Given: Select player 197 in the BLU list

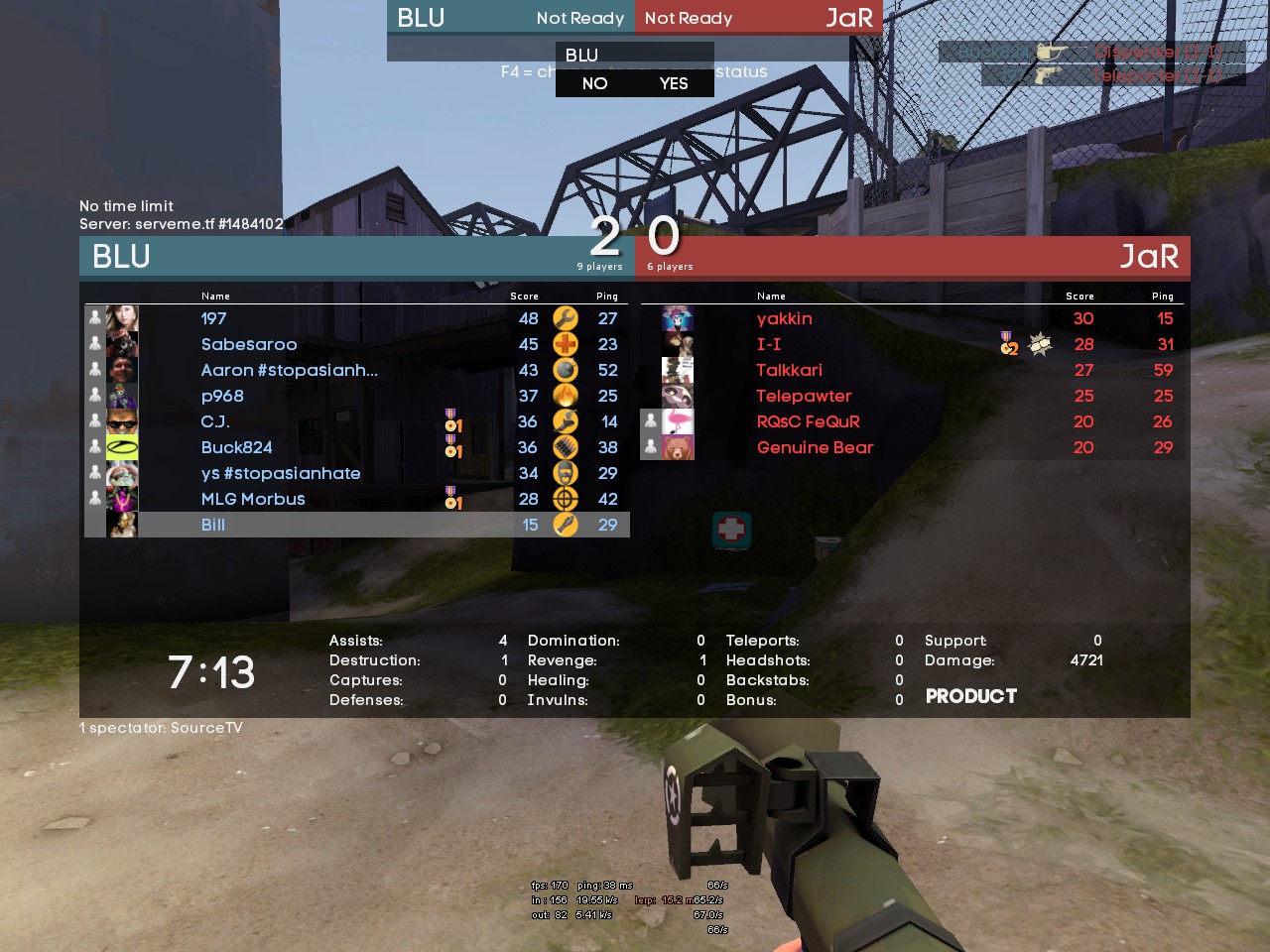Looking at the screenshot, I should 214,318.
